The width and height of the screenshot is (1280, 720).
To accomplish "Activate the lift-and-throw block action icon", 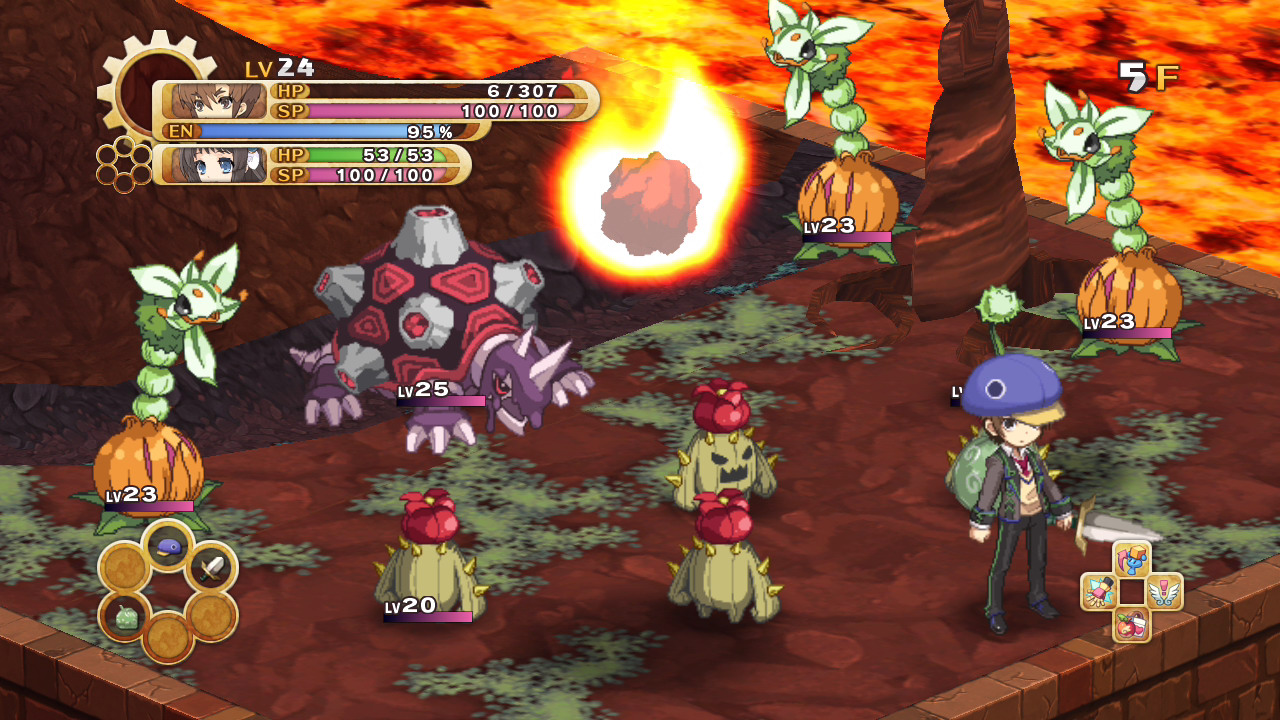I will [x=1132, y=560].
